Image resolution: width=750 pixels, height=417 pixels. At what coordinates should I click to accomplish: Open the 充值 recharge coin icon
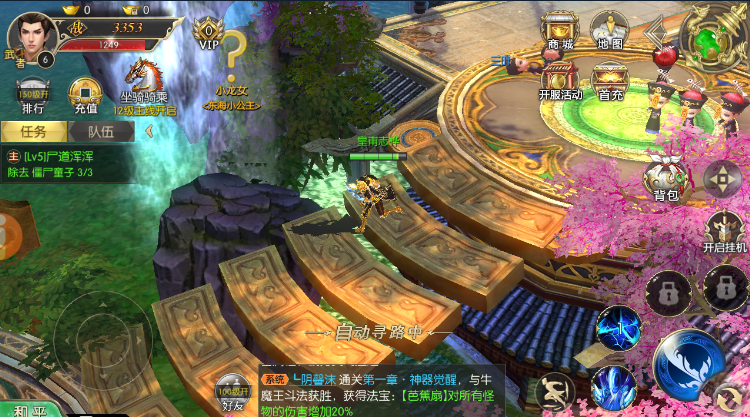click(x=84, y=95)
